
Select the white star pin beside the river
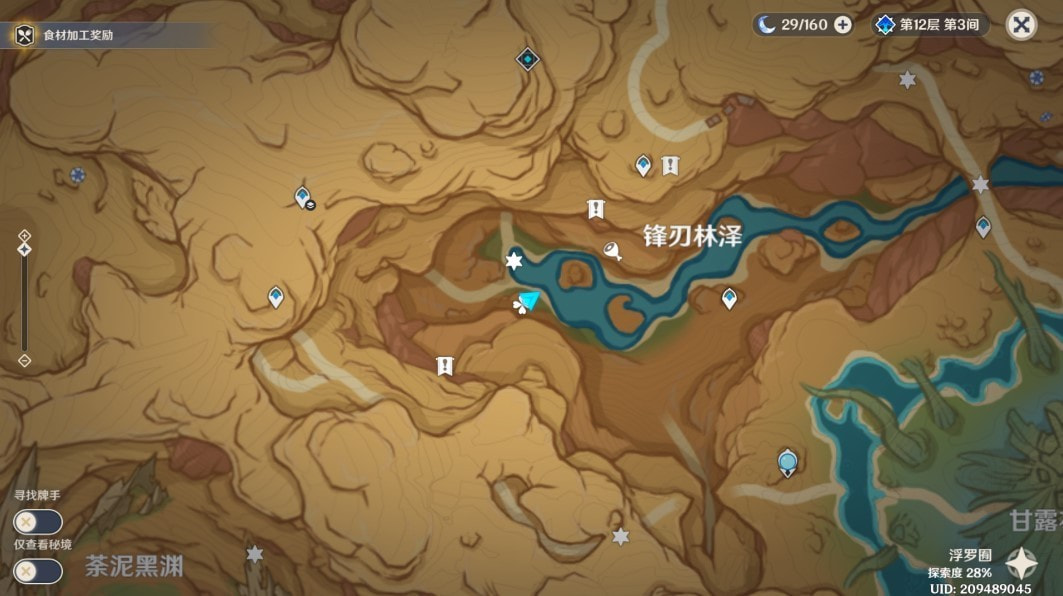(x=514, y=262)
